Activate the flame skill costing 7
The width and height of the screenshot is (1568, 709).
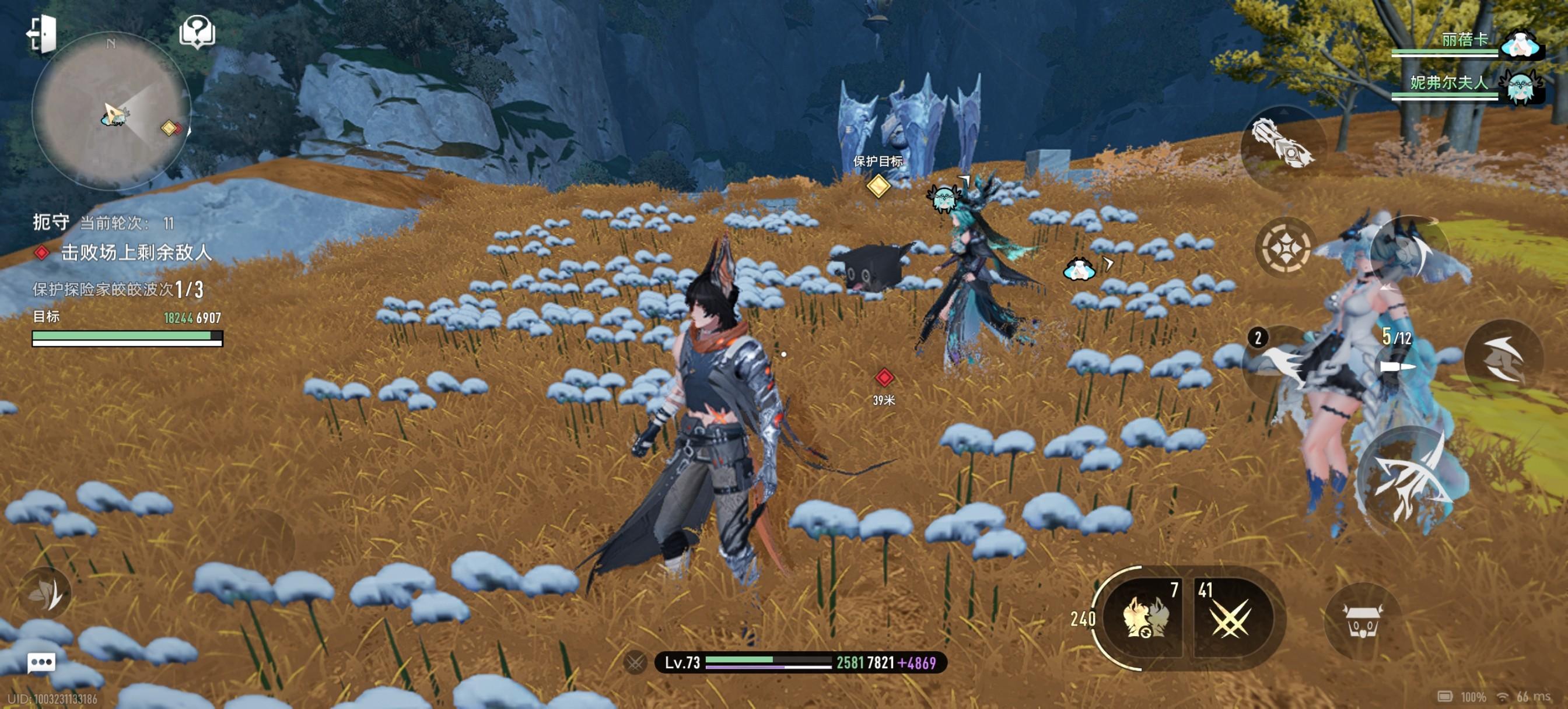(x=1145, y=617)
